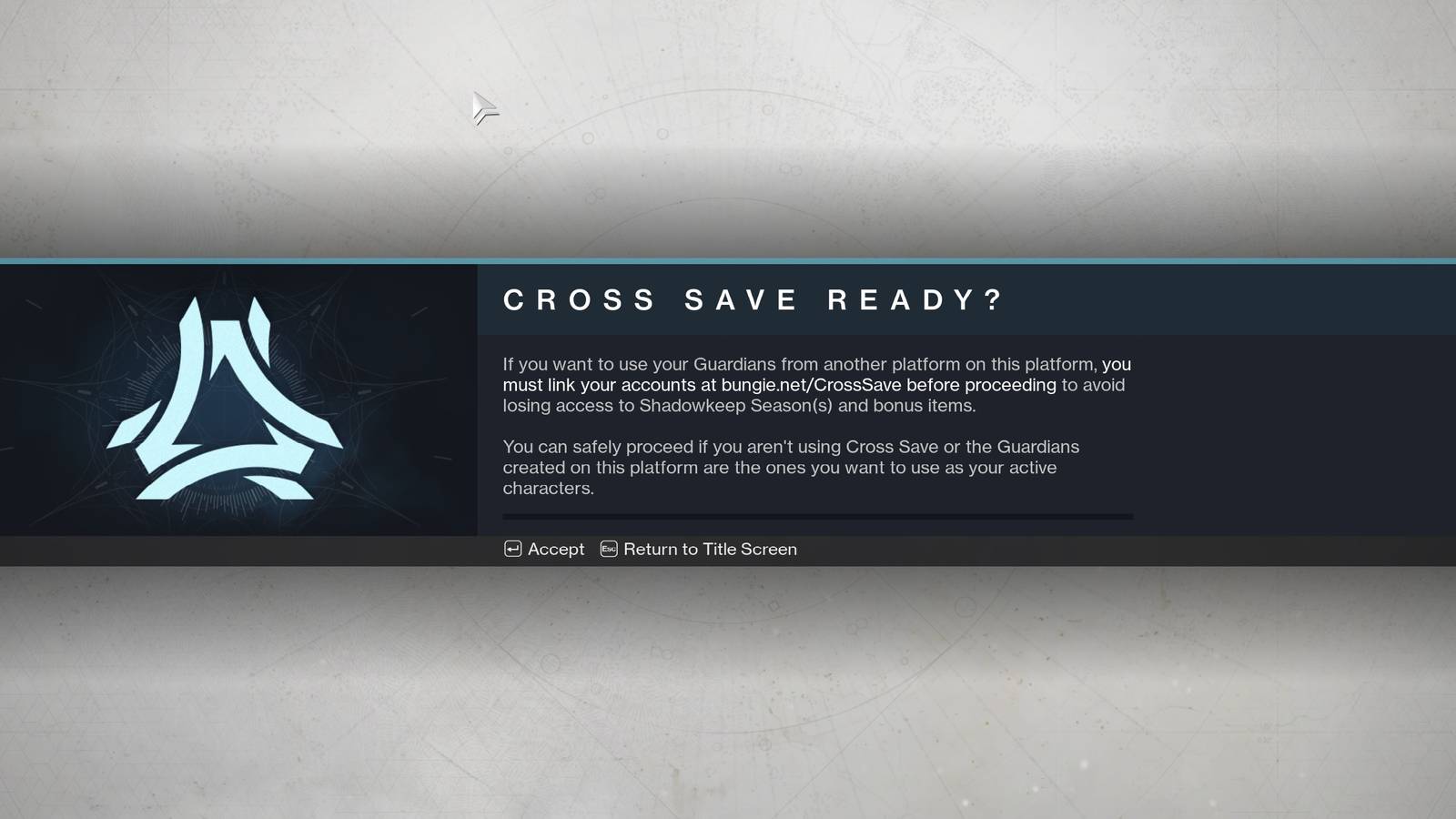Click the CROSS SAVE READY? heading

click(753, 300)
